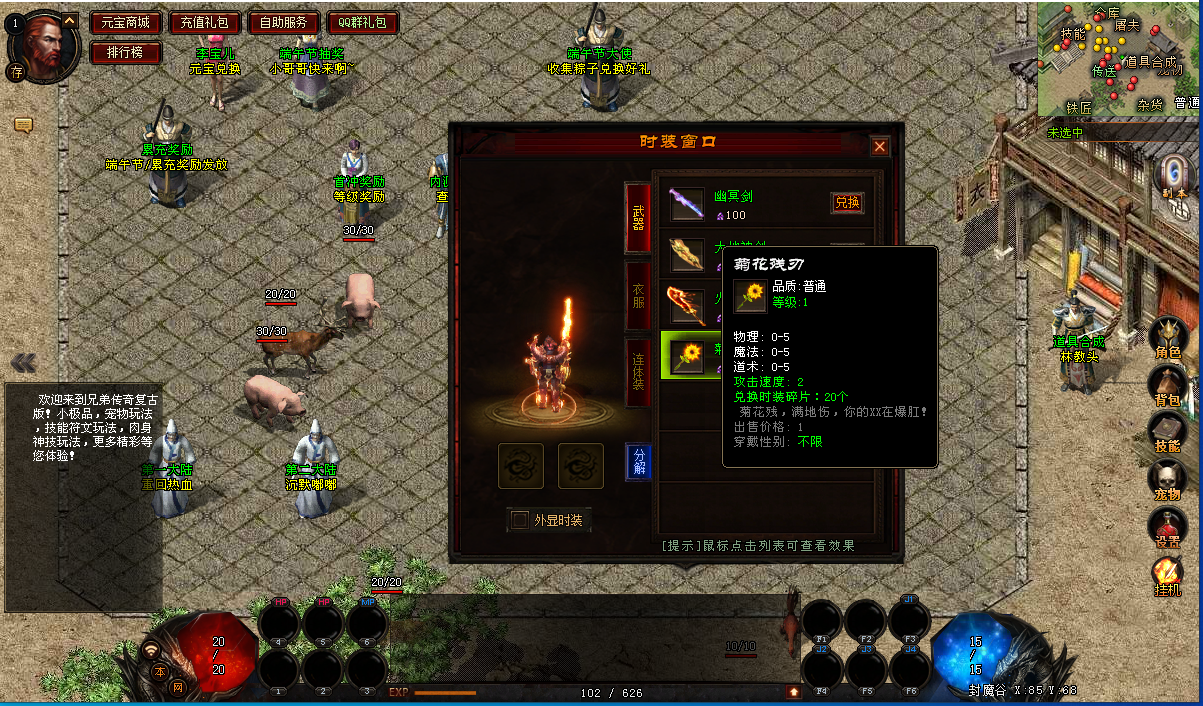Open the 充值礼包 recharge gift menu
Image resolution: width=1203 pixels, height=706 pixels.
[204, 22]
